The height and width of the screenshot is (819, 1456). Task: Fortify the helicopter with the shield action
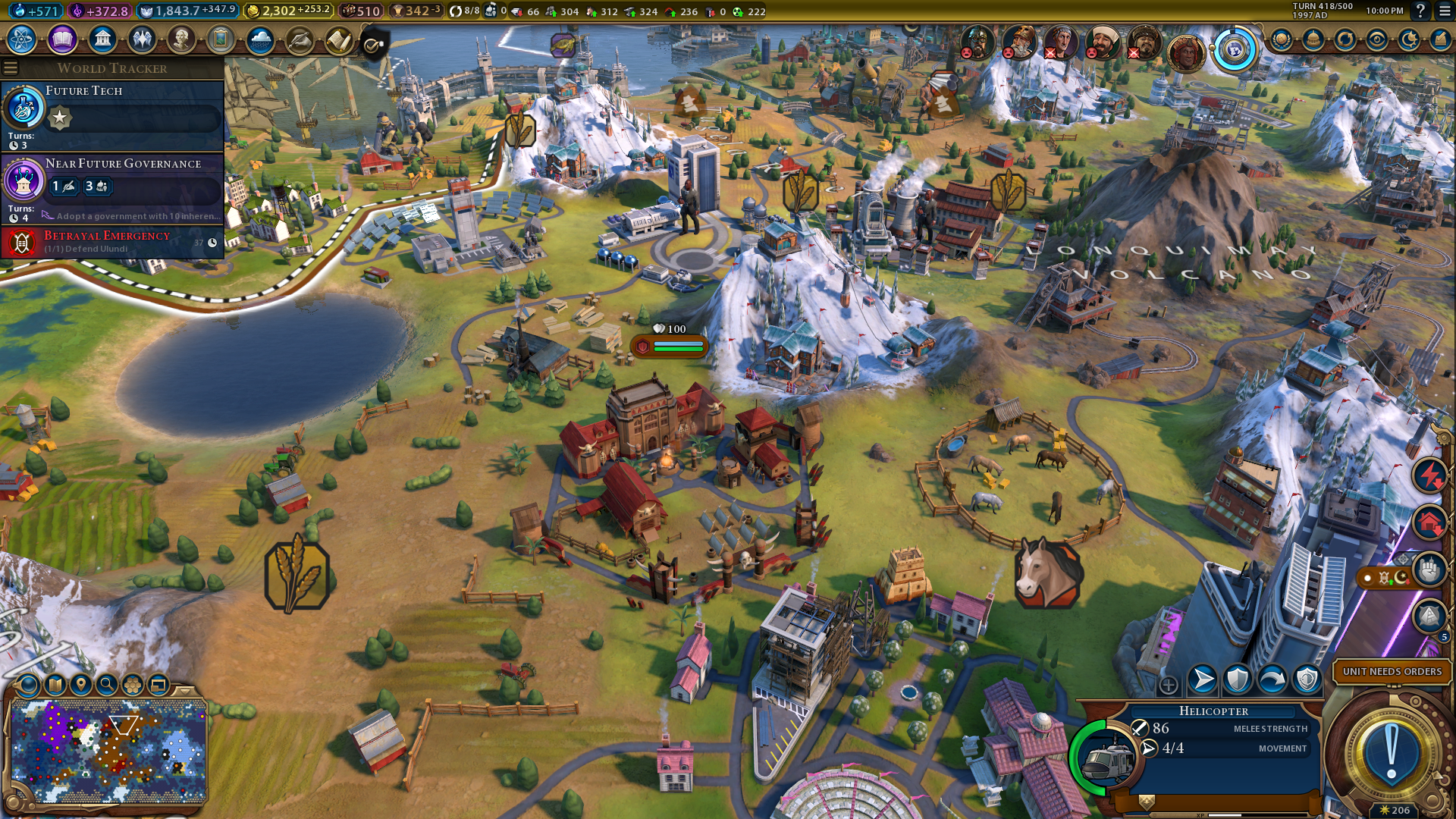point(1238,679)
